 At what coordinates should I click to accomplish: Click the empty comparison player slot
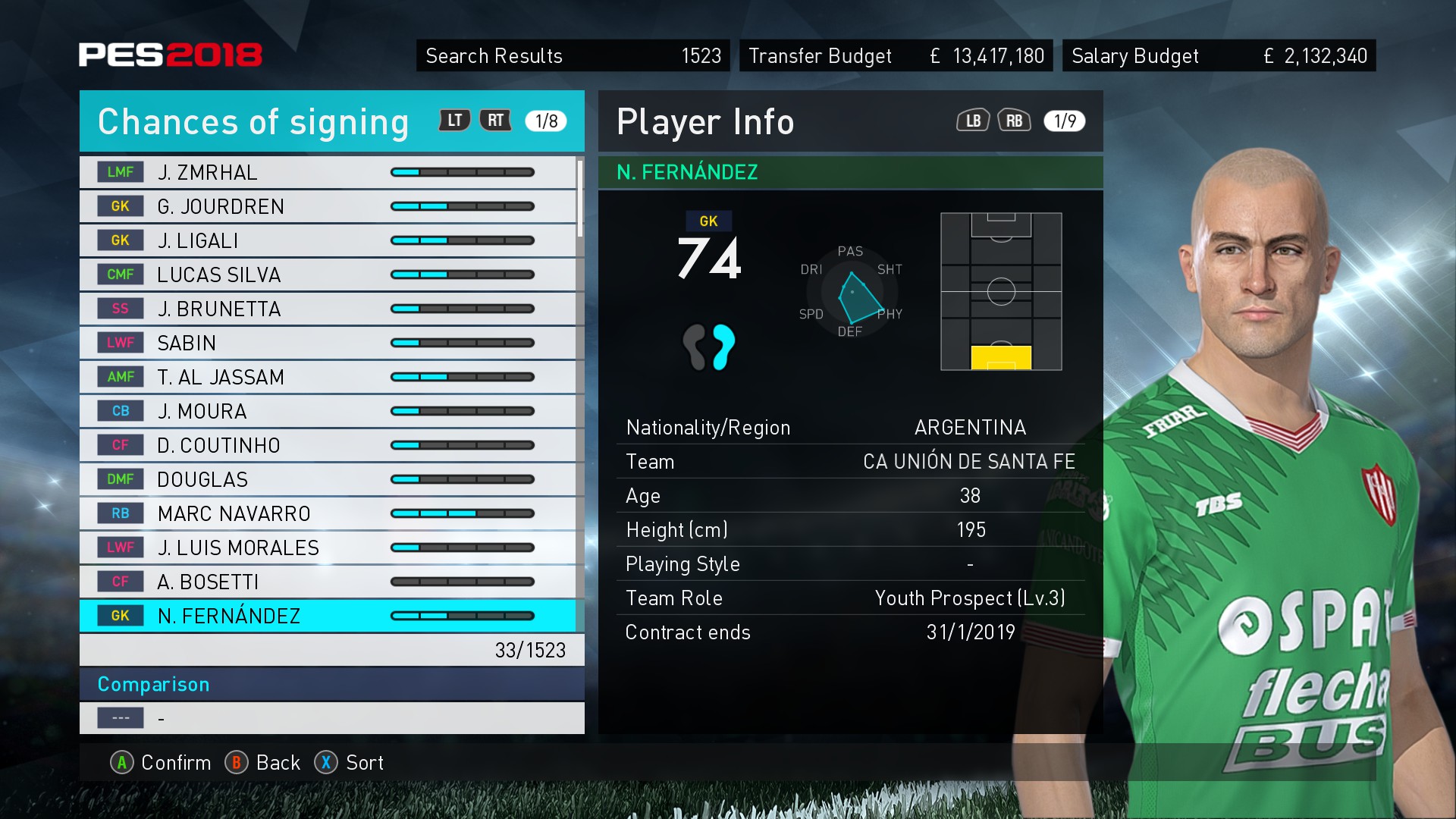pyautogui.click(x=331, y=718)
